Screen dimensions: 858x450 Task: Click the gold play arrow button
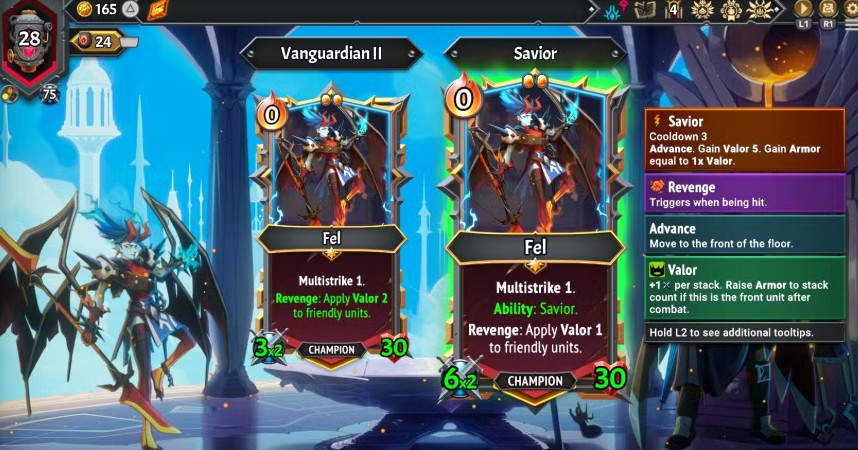coord(803,8)
